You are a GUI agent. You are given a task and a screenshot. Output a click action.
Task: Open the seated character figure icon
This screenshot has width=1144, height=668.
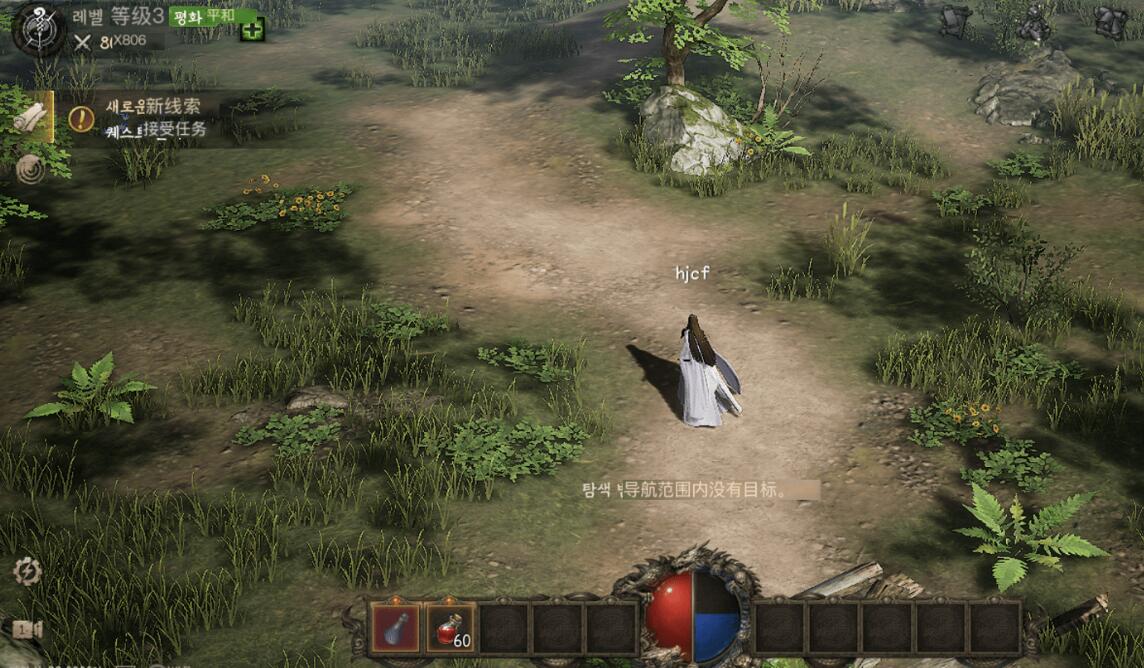[1033, 22]
